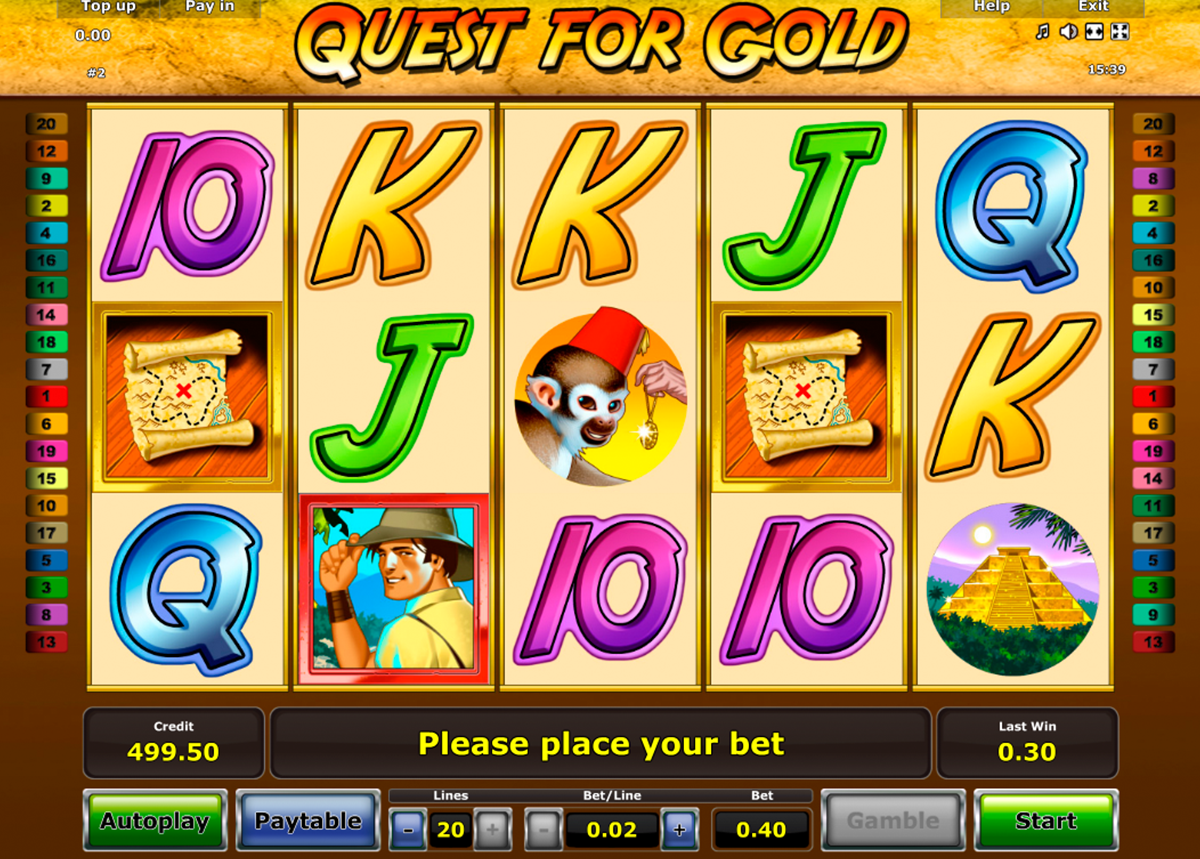Toggle the speaker sound icon
Viewport: 1200px width, 859px height.
1068,32
